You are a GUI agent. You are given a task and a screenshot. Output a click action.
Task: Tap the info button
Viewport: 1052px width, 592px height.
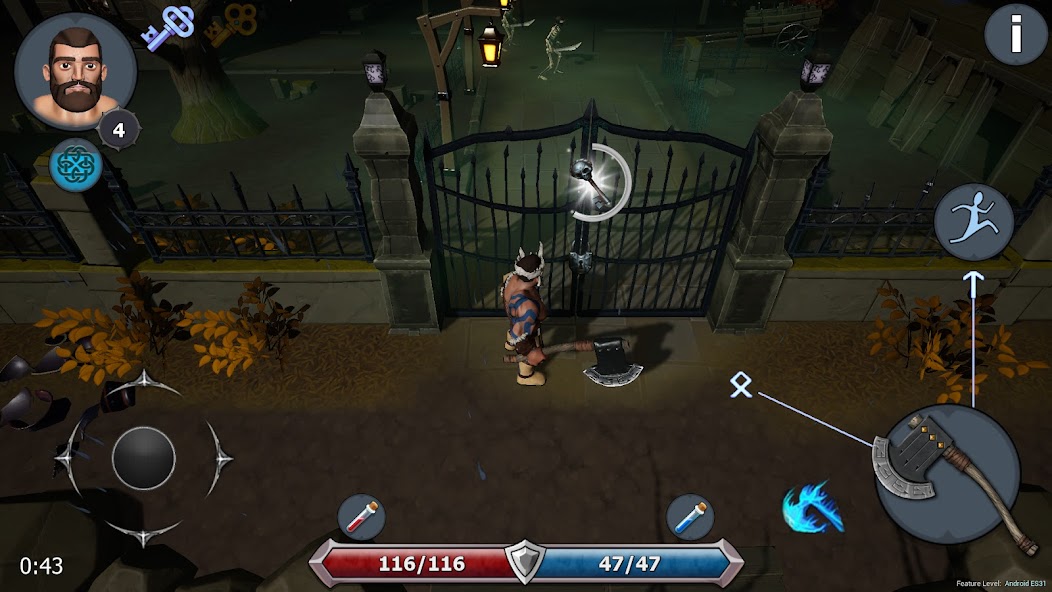coord(1016,35)
